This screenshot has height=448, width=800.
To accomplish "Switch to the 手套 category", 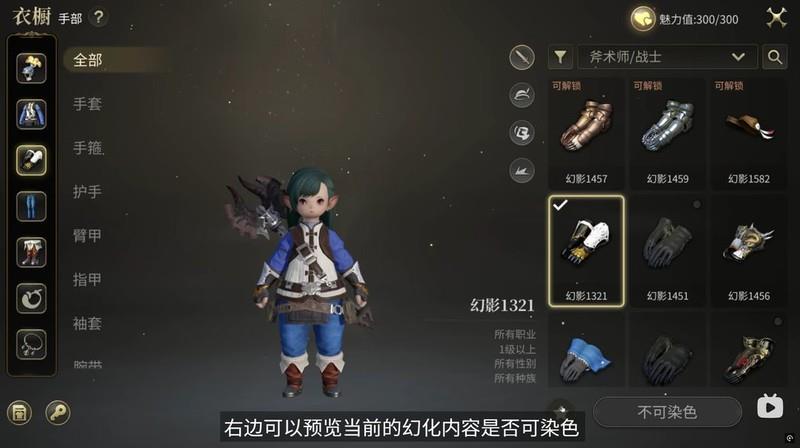I will [x=87, y=104].
